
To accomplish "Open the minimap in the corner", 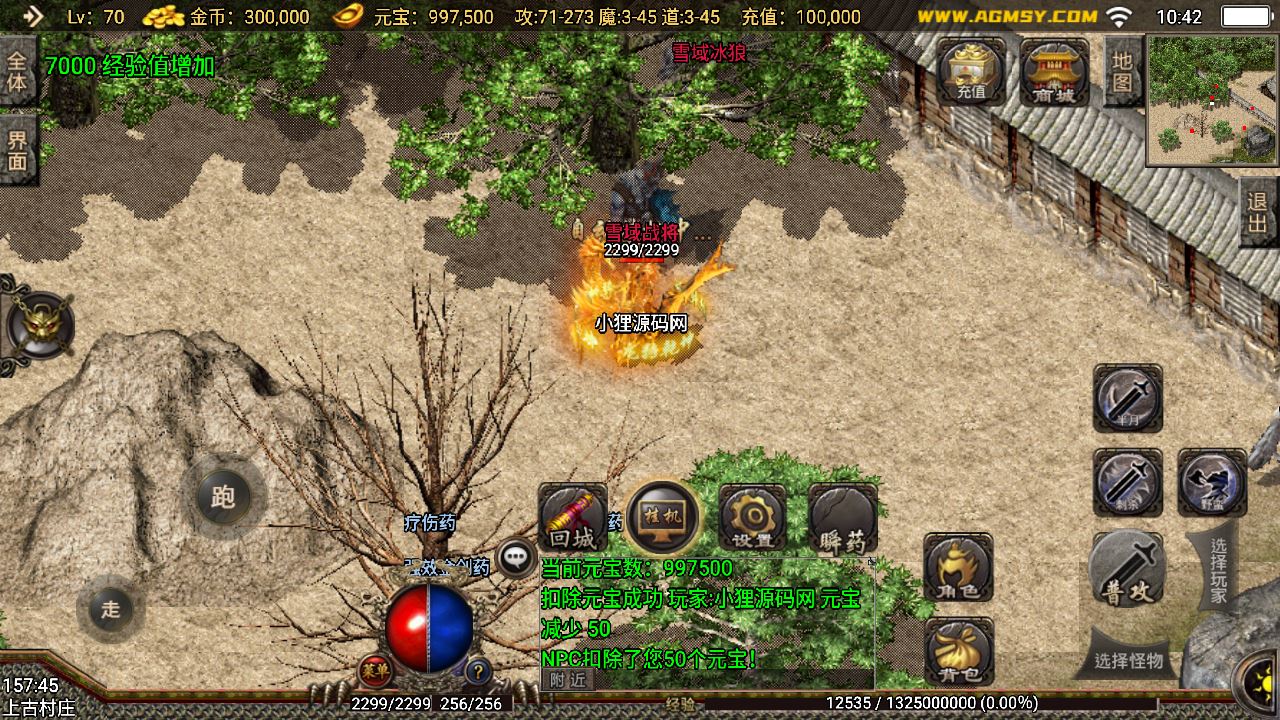I will pyautogui.click(x=1212, y=100).
